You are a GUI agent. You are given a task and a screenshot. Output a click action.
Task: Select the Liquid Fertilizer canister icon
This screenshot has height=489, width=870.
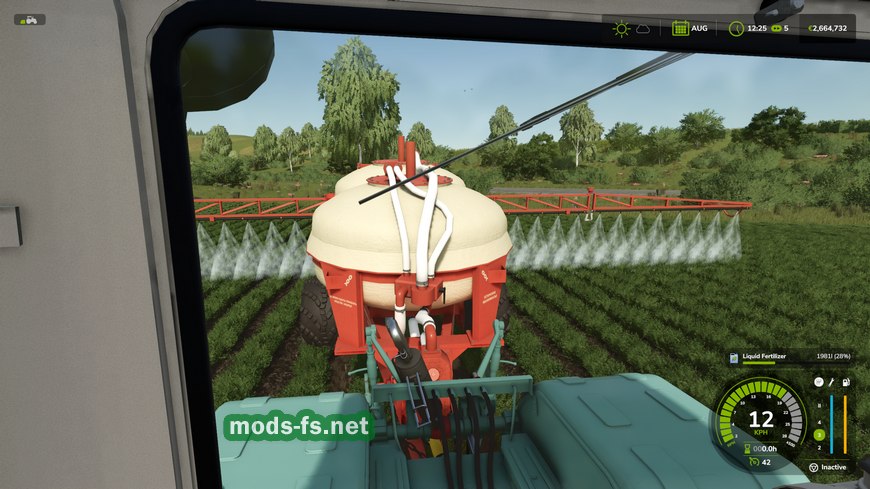point(734,357)
